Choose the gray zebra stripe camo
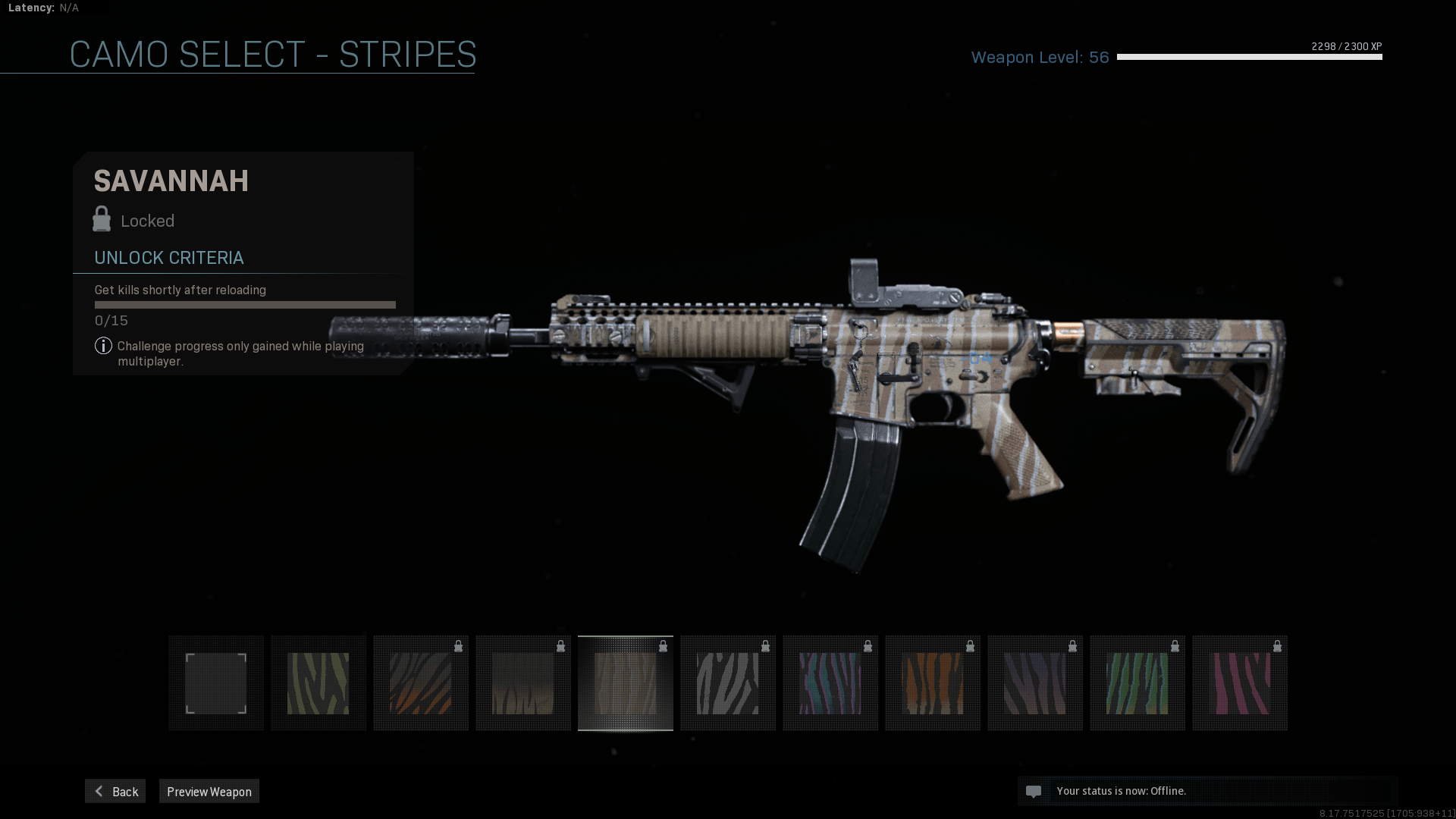The height and width of the screenshot is (819, 1456). [x=728, y=683]
